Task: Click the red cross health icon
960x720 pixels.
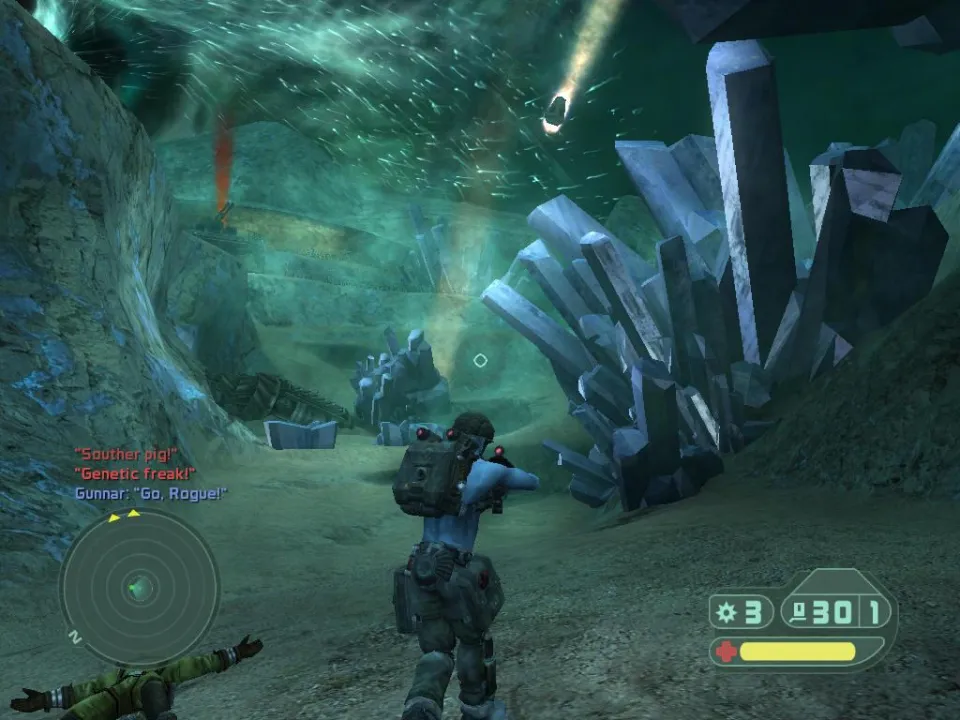Action: [727, 652]
